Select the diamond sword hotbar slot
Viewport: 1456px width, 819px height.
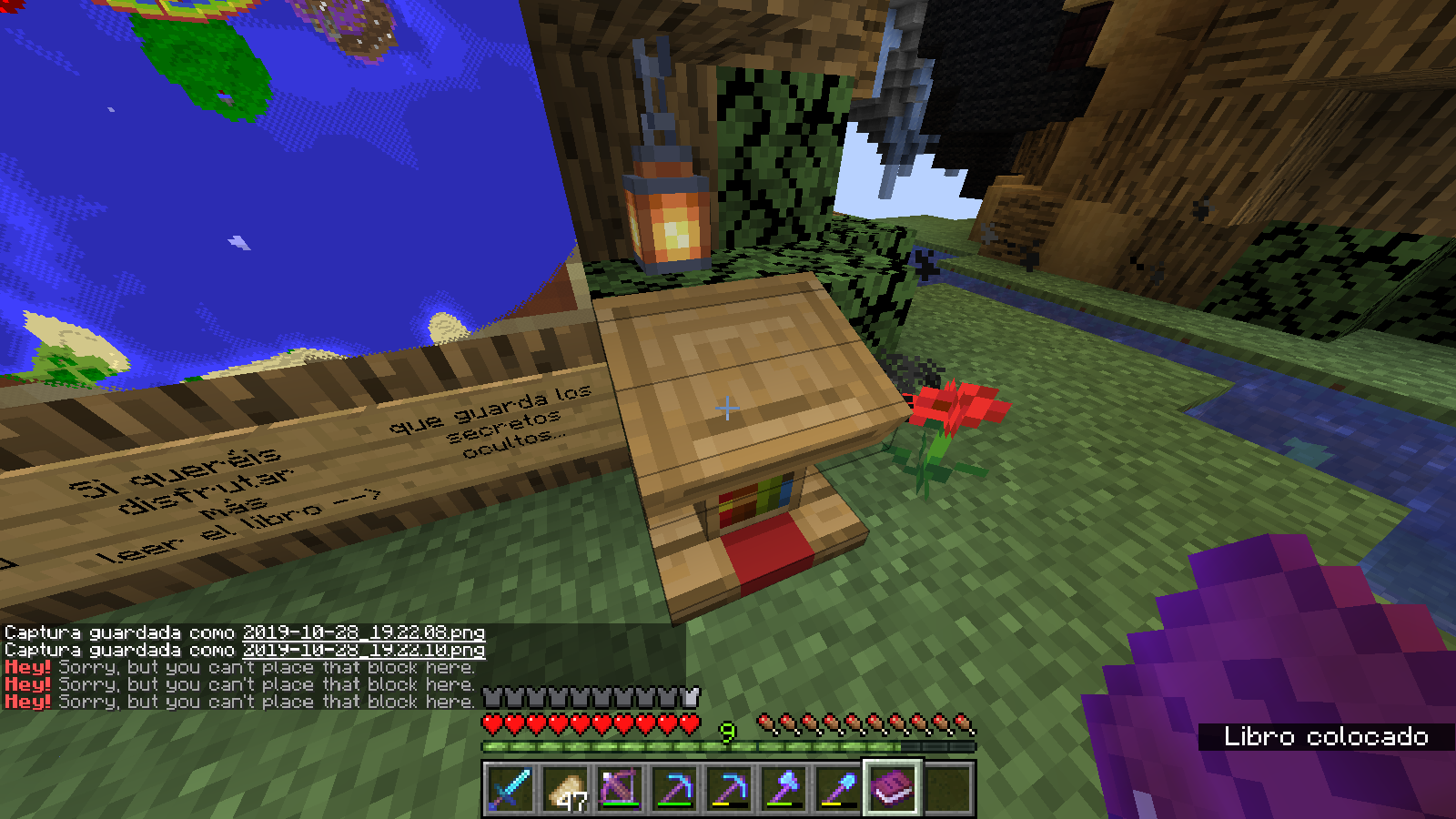pyautogui.click(x=511, y=788)
